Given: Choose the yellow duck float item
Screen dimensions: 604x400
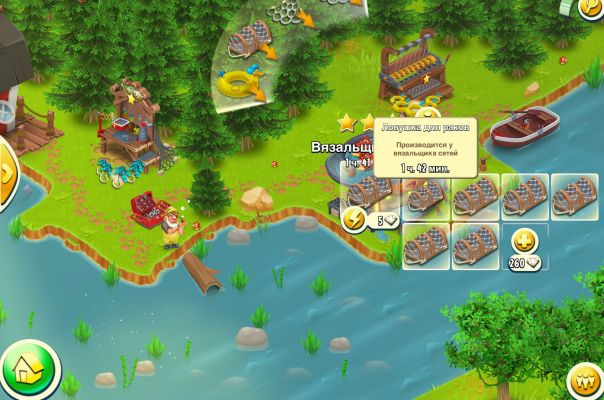Looking at the screenshot, I should tap(238, 82).
